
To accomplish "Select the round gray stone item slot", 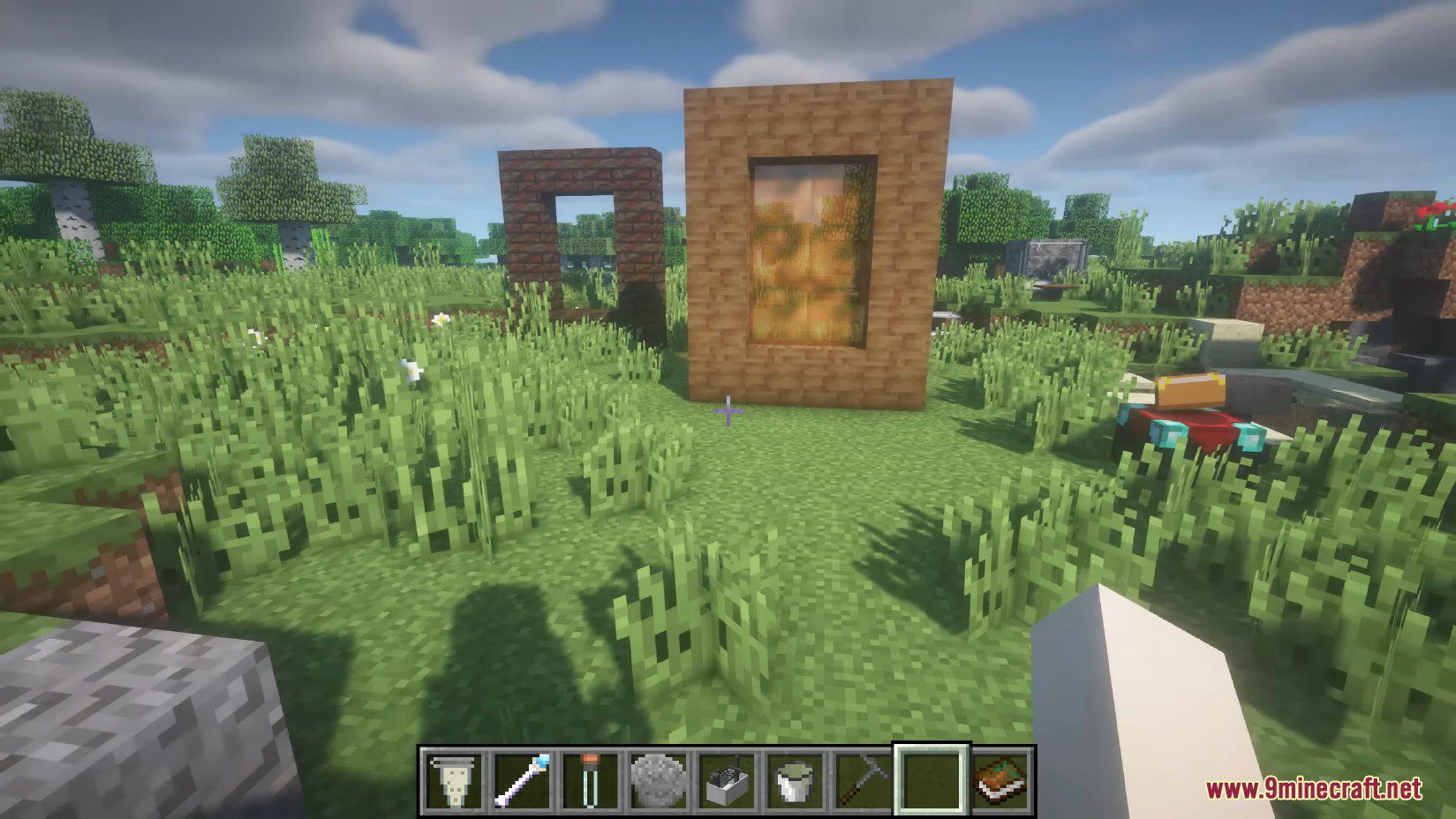I will 660,780.
